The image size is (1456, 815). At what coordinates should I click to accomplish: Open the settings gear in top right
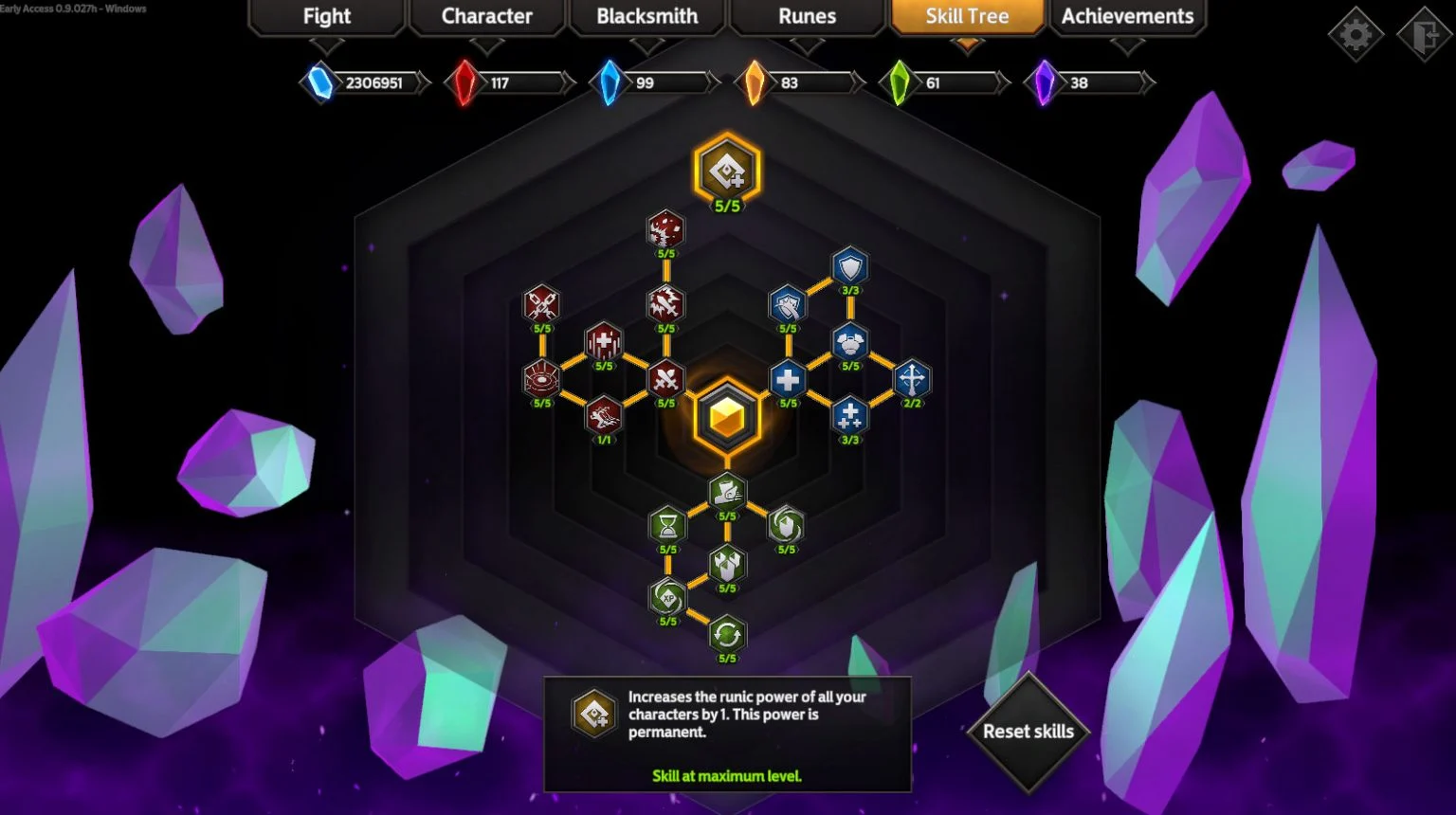pos(1356,34)
